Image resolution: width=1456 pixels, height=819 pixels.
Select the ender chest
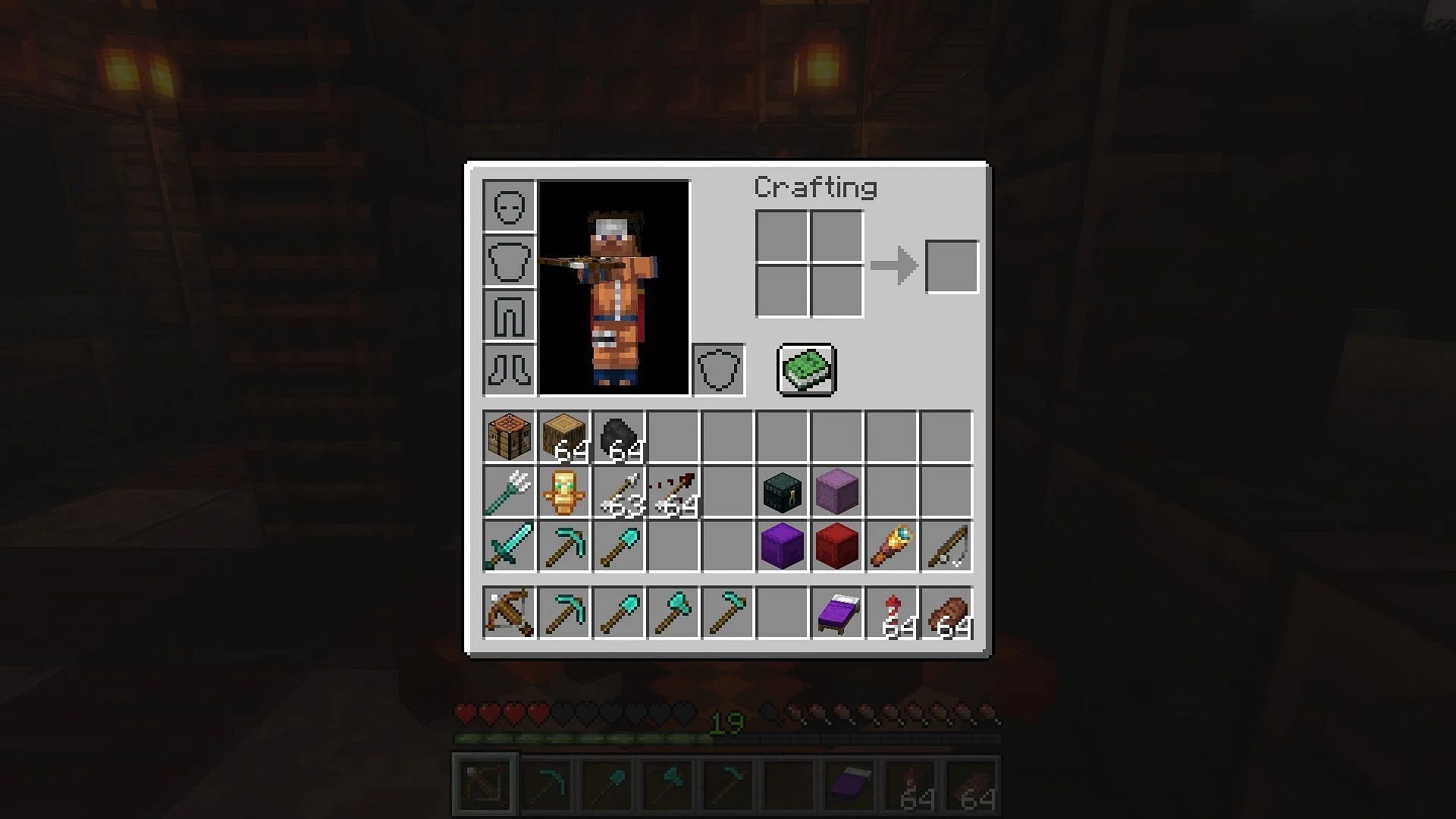(782, 489)
